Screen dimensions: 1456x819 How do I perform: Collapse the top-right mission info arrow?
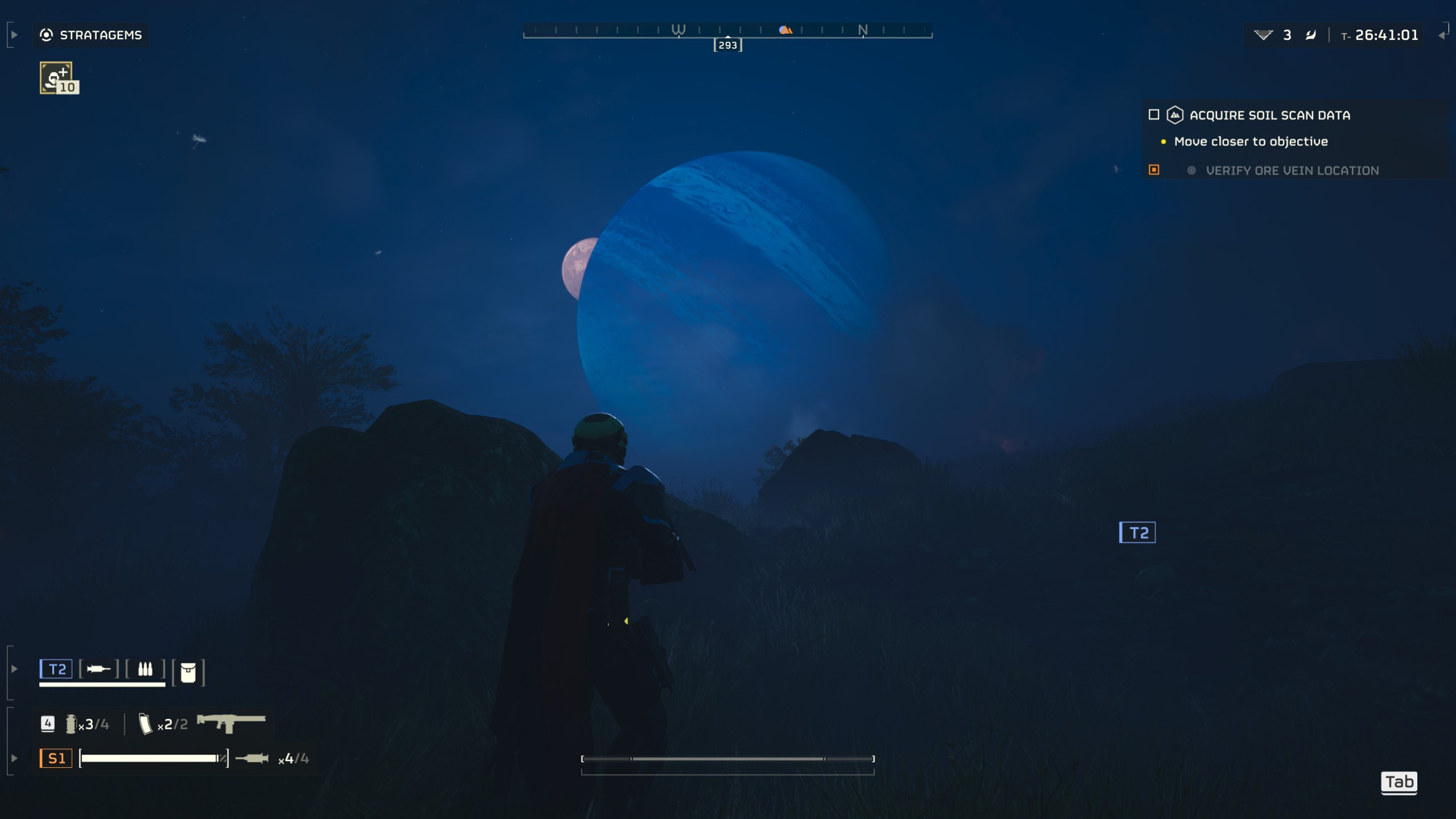point(1442,35)
